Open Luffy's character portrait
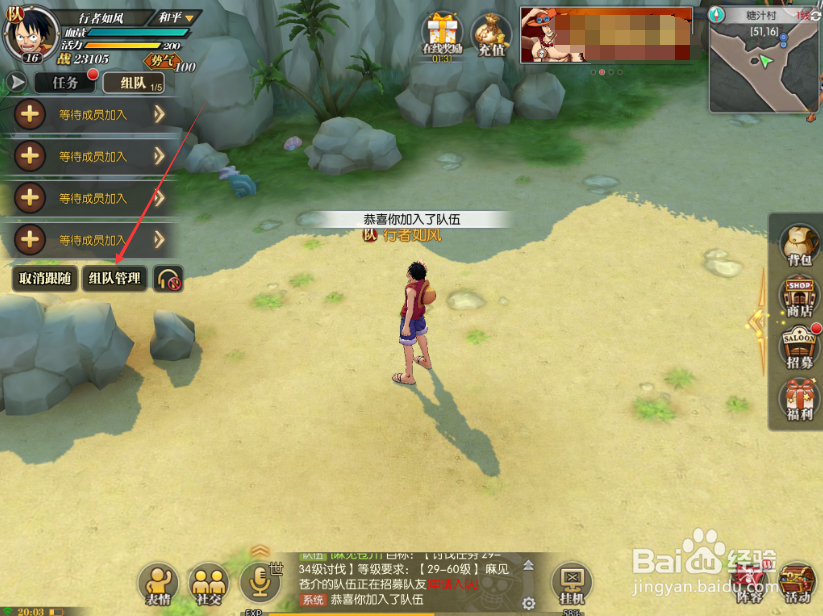Screen dimensions: 823x616 click(x=30, y=30)
